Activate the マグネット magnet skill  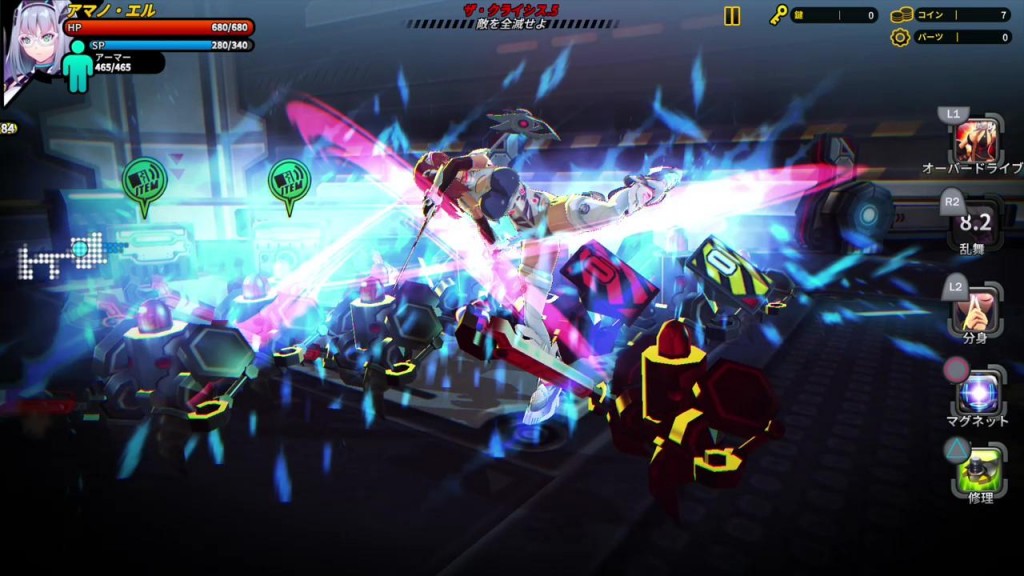click(x=976, y=392)
